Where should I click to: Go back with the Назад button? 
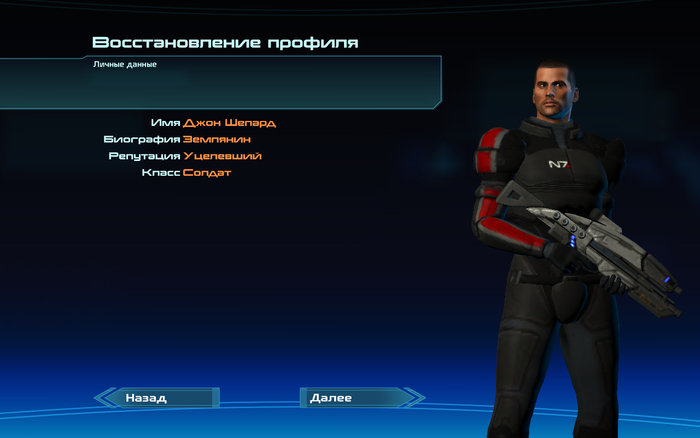pos(158,398)
